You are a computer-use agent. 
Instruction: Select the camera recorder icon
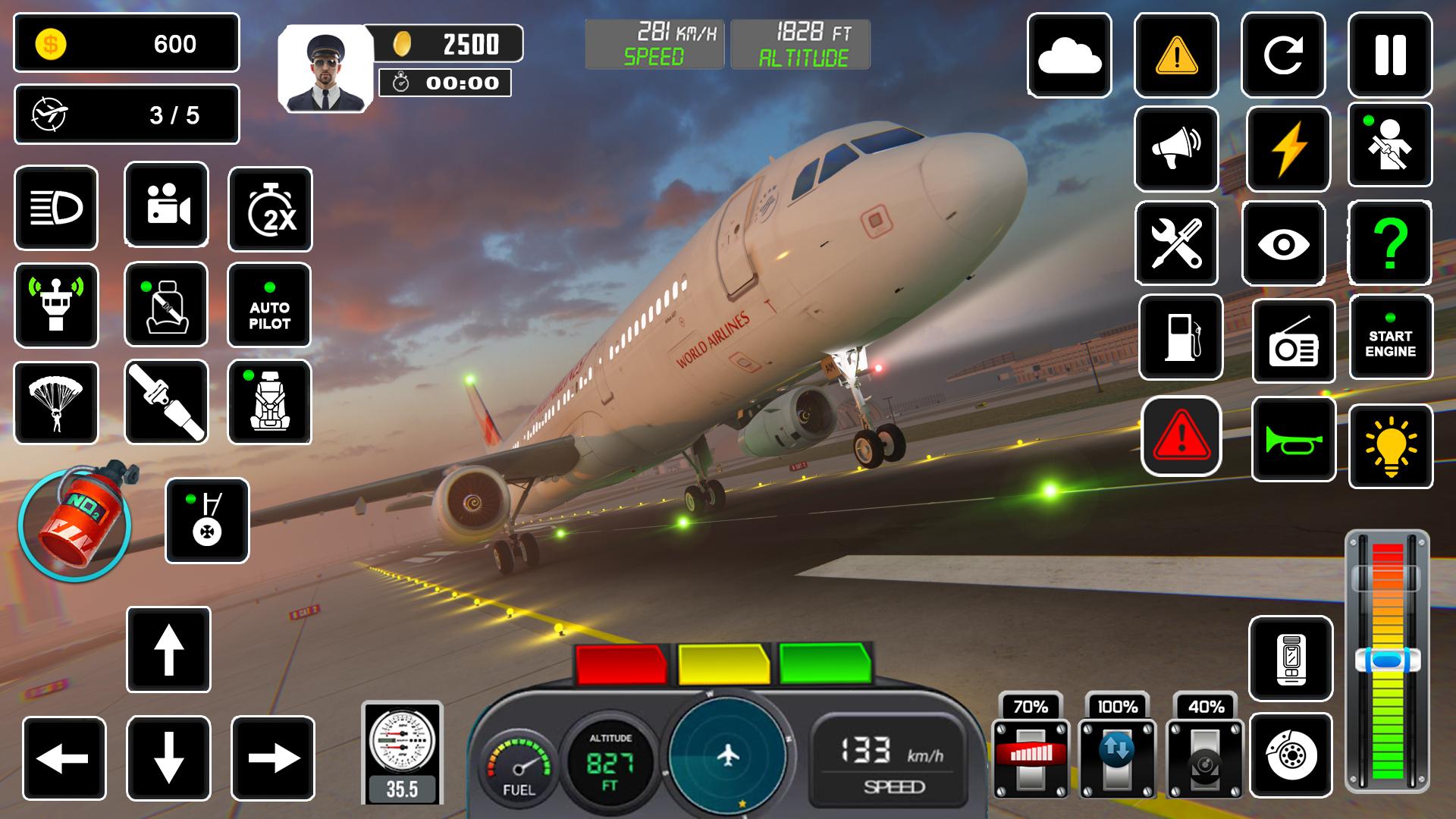pos(166,207)
